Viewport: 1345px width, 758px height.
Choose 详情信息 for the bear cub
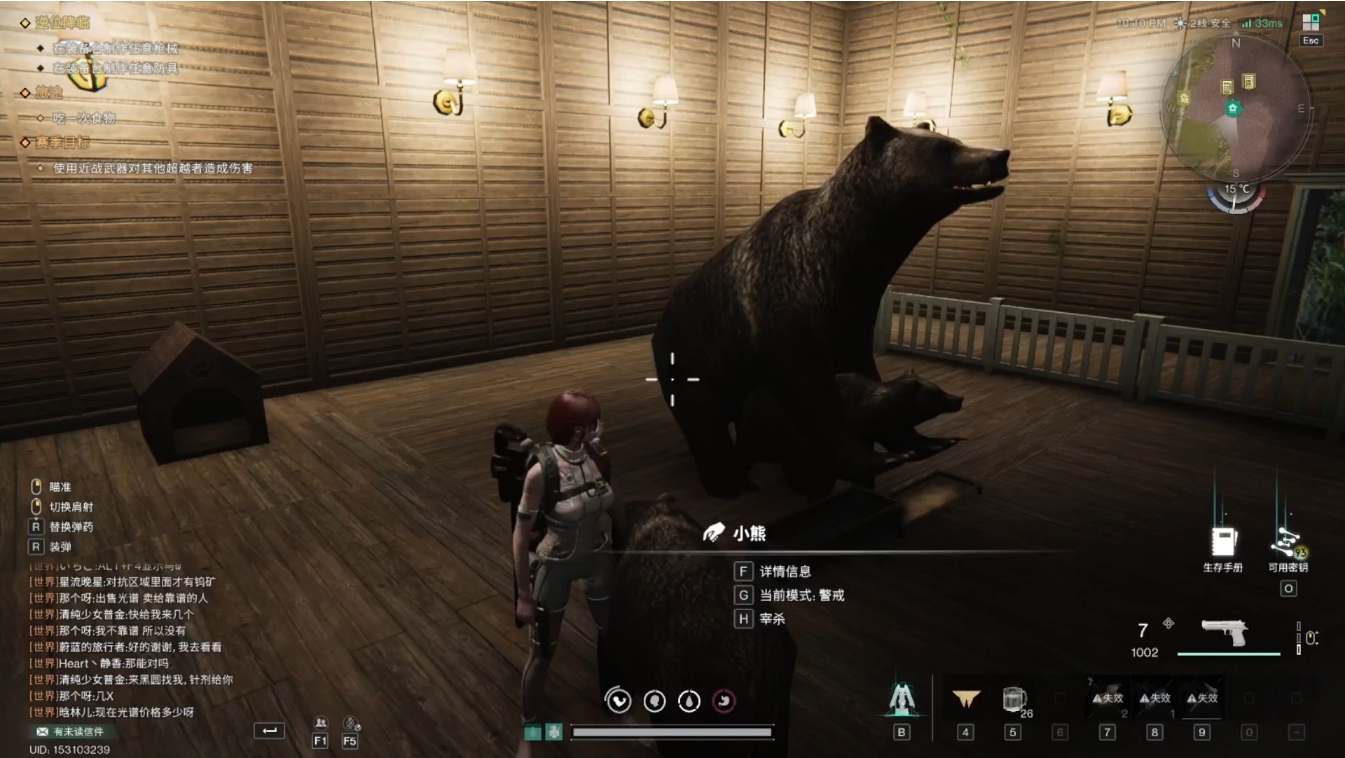coord(784,571)
